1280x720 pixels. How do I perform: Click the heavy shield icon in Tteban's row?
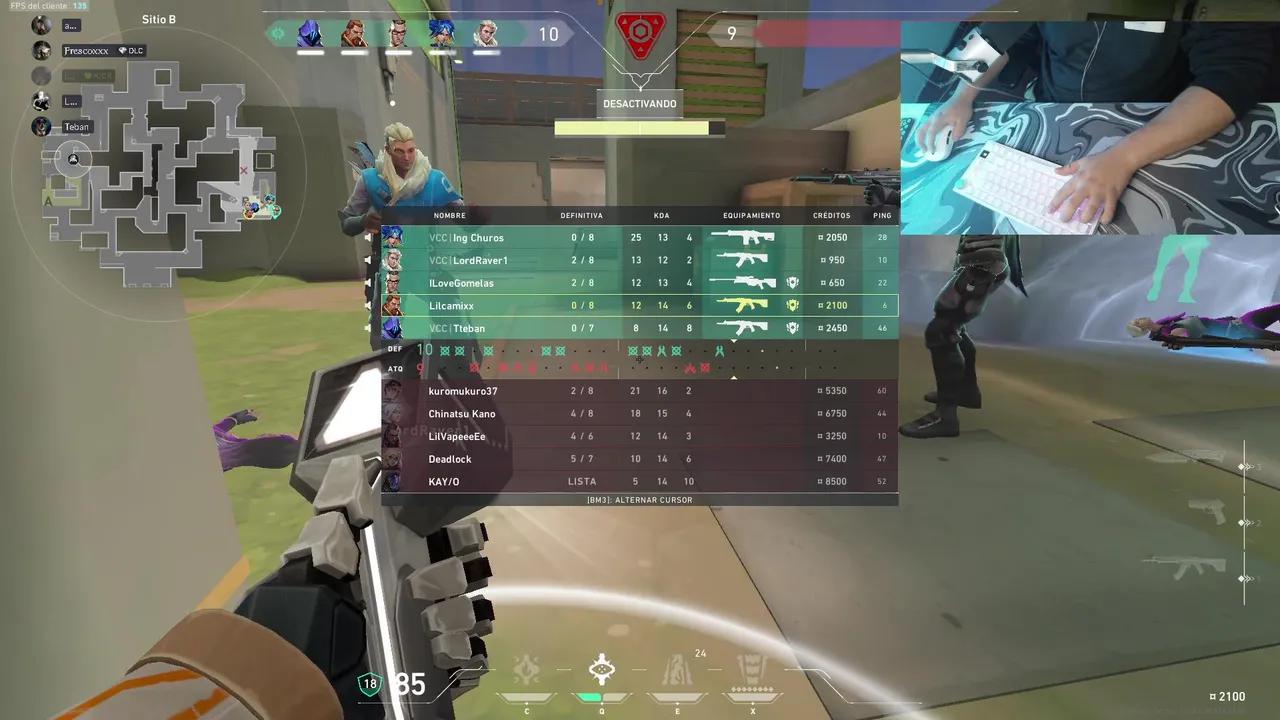coord(792,328)
